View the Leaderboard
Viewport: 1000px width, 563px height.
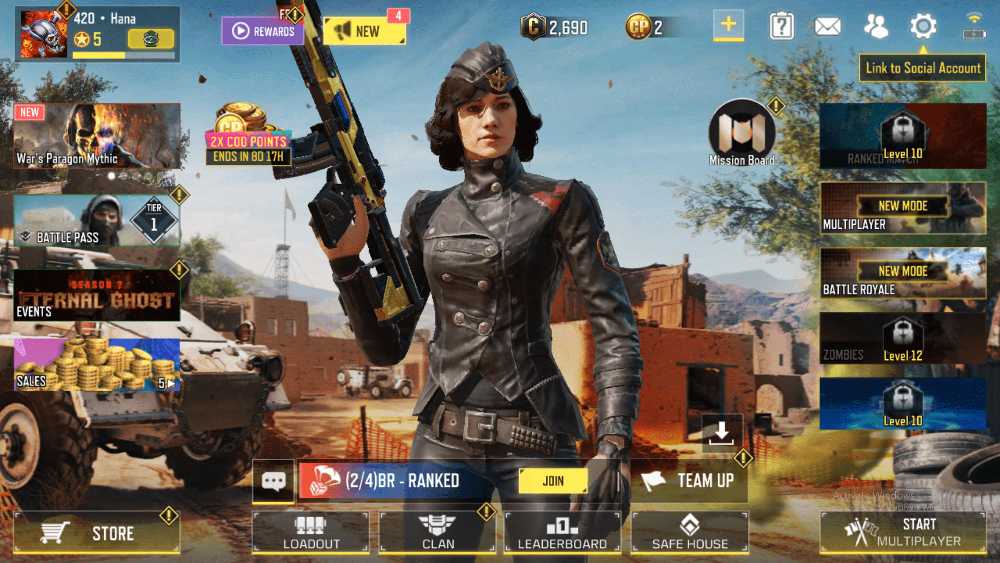point(562,533)
